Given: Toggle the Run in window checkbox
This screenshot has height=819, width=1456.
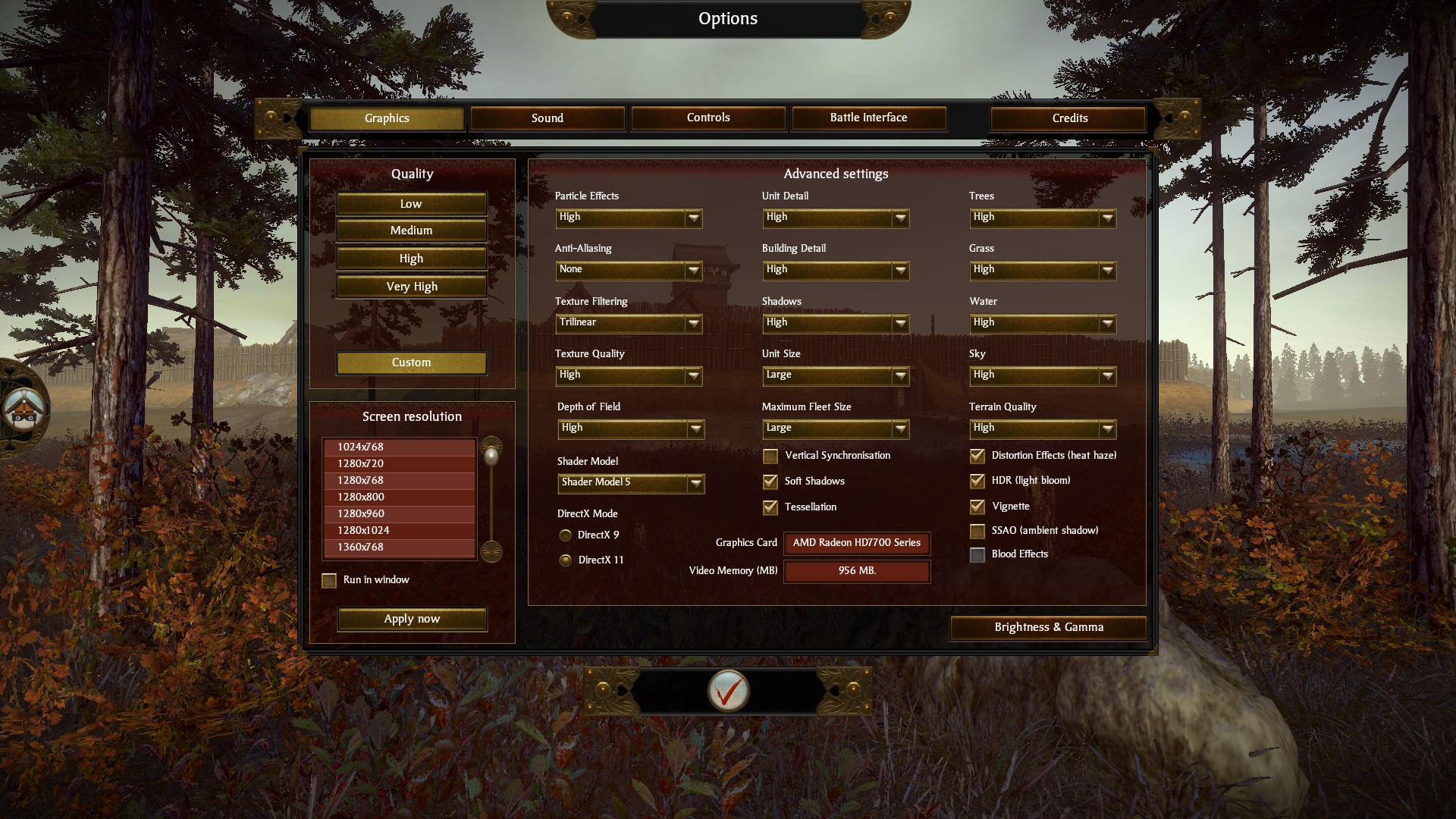Looking at the screenshot, I should 329,581.
